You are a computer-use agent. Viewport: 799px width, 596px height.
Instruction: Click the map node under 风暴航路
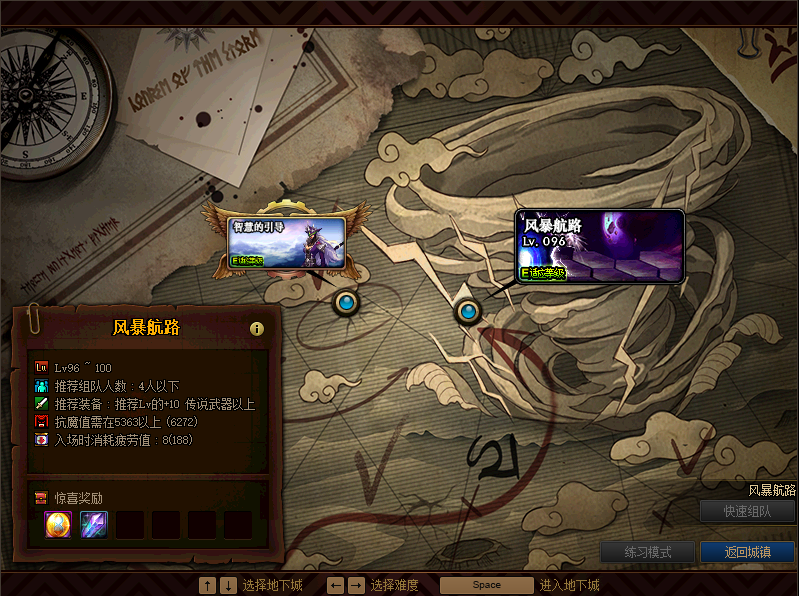click(x=467, y=312)
